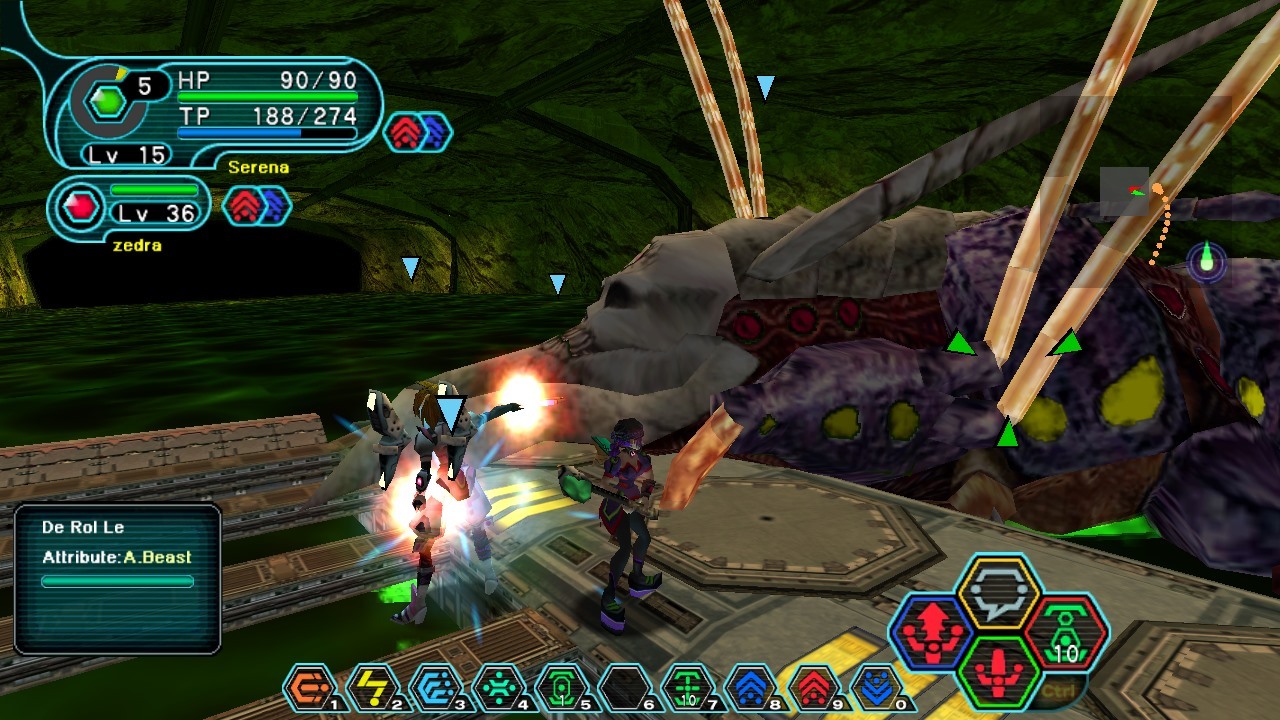Use the healing item with count 10 in the red-bordered hexagon
Screen dimensions: 1280x720
tap(1066, 631)
